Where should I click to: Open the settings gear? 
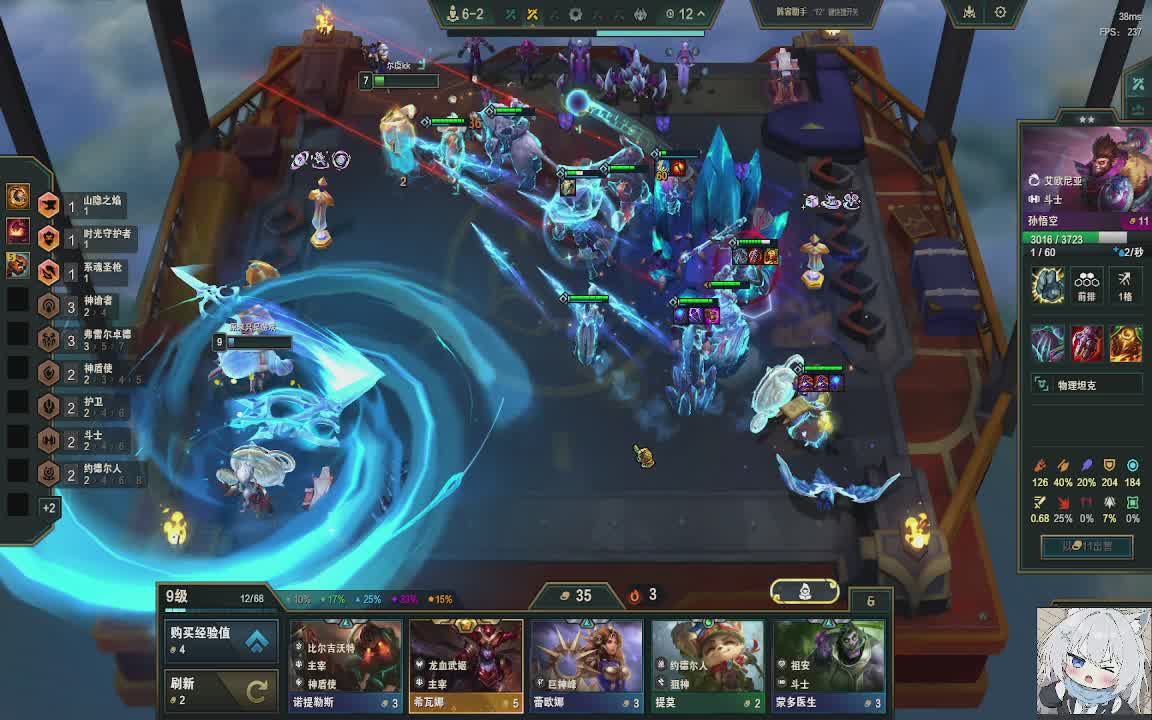pyautogui.click(x=1000, y=13)
